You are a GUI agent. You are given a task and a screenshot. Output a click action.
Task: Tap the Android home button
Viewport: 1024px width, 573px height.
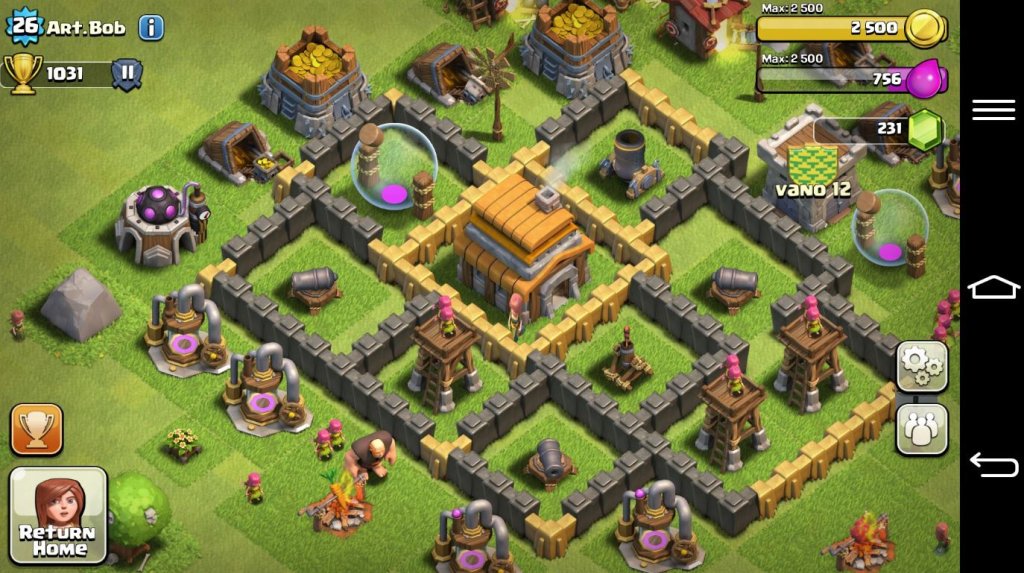click(993, 288)
